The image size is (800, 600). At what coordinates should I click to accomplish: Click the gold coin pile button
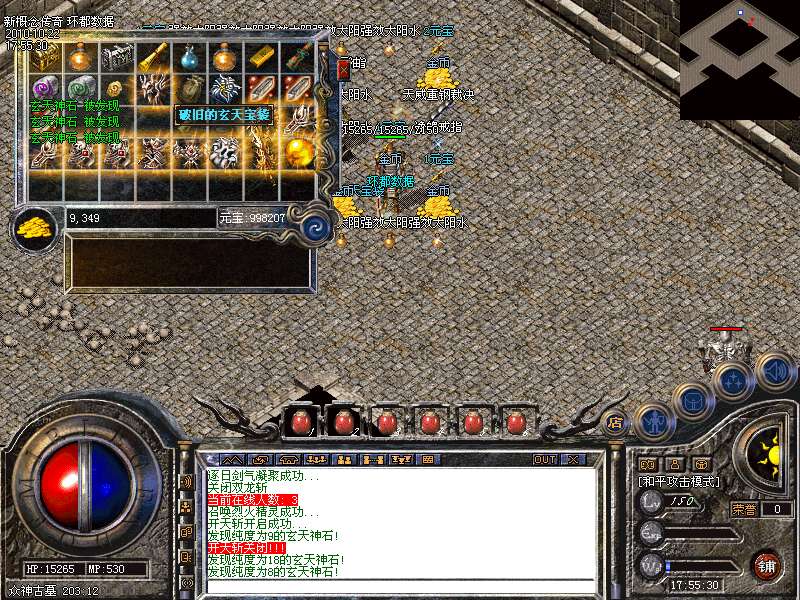34,225
